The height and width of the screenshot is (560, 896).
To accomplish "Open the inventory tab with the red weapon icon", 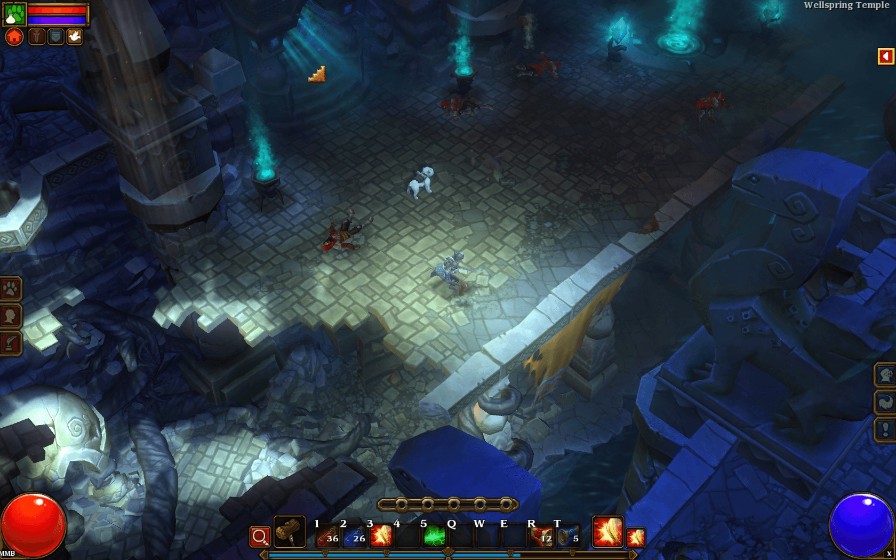I will [11, 343].
